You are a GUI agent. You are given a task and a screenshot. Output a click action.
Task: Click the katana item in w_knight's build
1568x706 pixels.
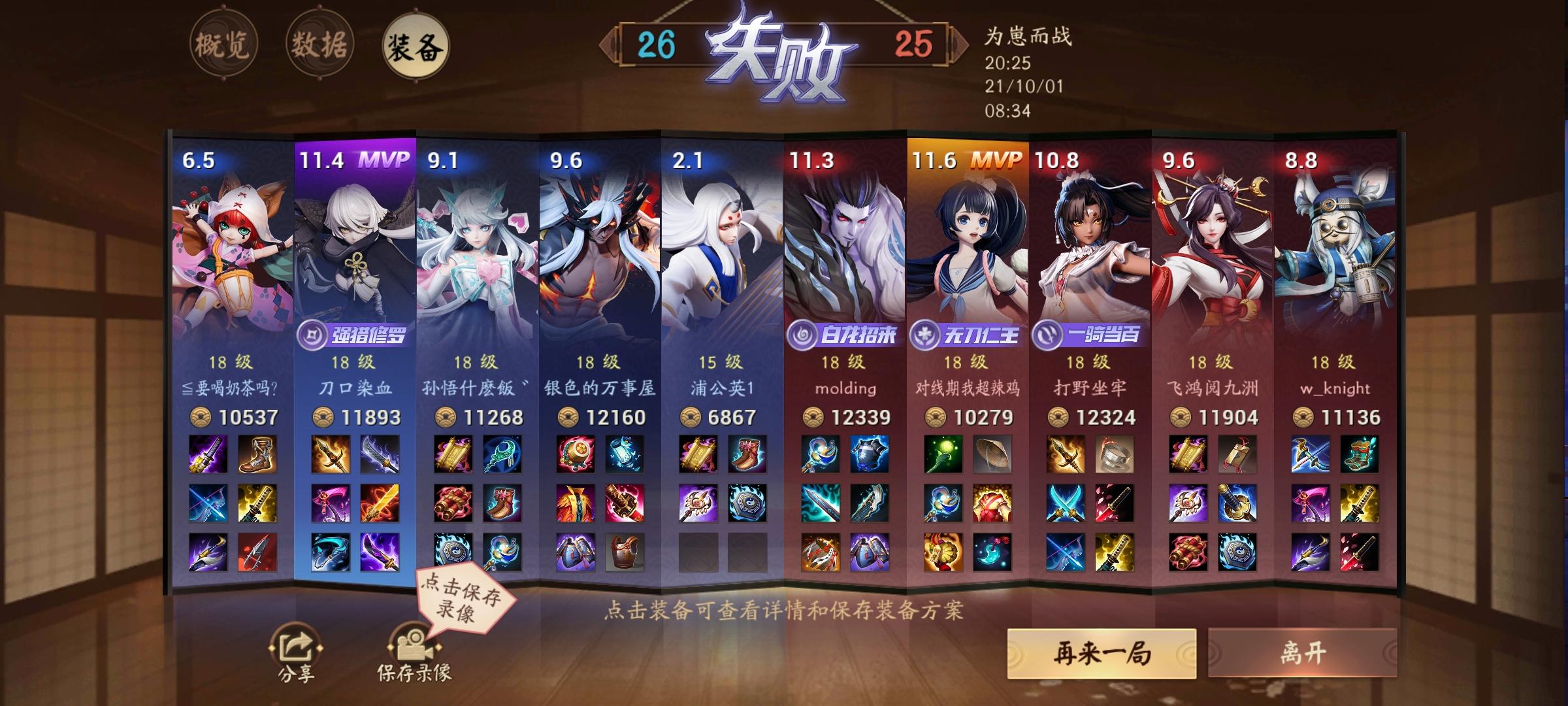tap(1360, 503)
